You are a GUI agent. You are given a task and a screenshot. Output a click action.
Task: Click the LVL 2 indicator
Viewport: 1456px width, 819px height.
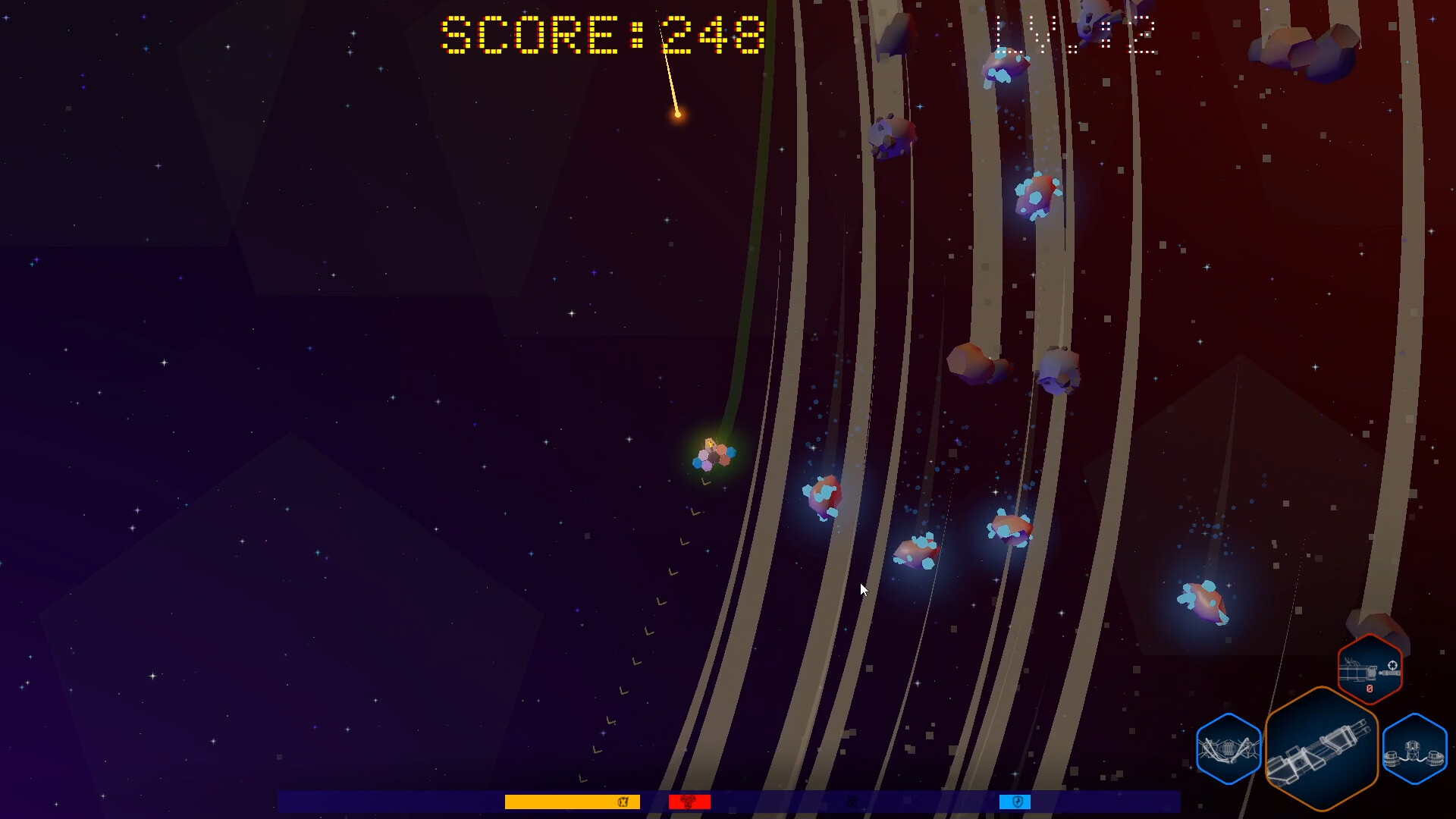(x=1077, y=34)
